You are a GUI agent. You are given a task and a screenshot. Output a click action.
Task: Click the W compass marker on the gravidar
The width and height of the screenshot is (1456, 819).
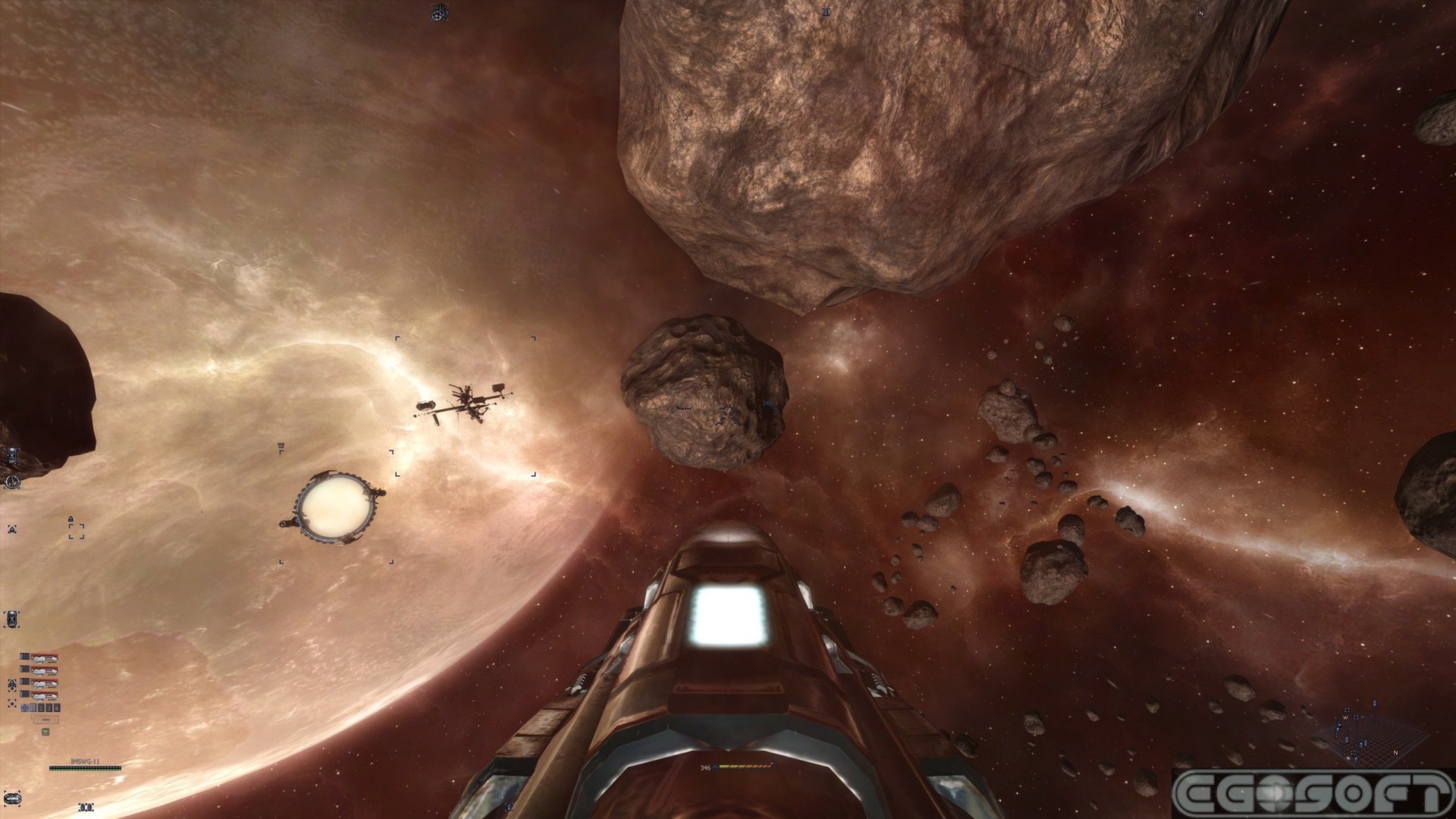1345,718
